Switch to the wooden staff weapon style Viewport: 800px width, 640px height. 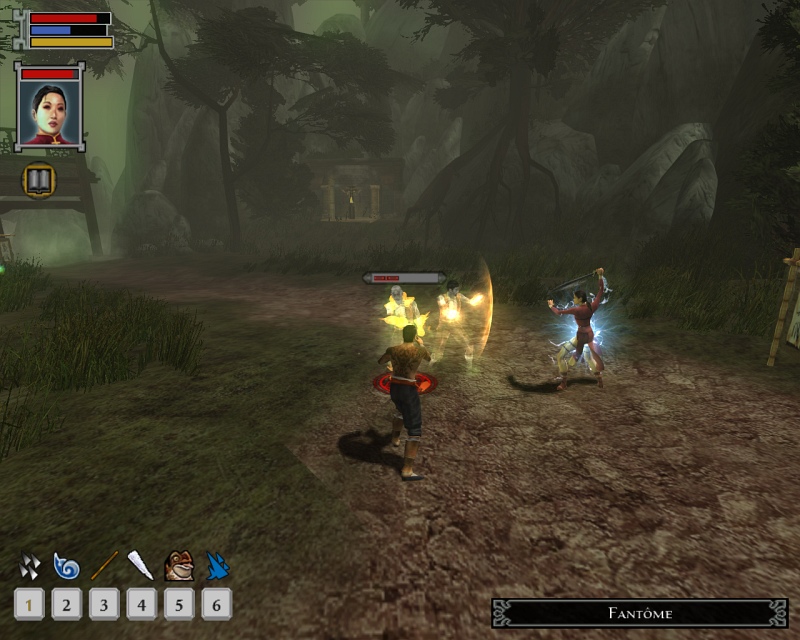[104, 567]
